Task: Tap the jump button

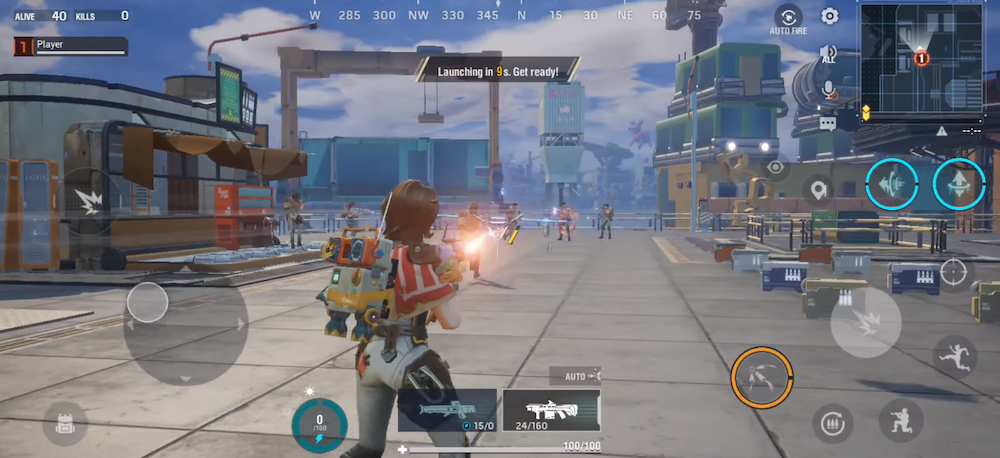Action: click(954, 355)
